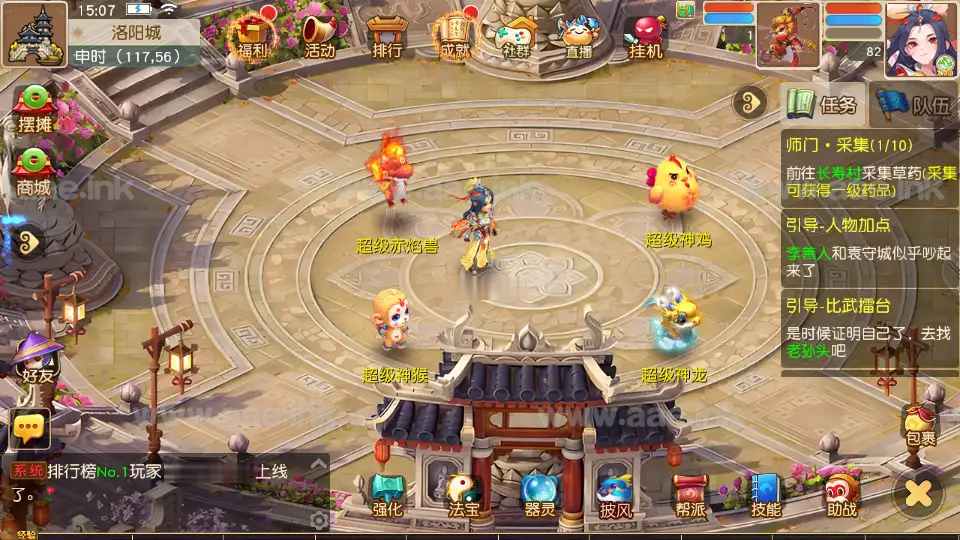Viewport: 960px width, 540px height.
Task: Open the 活动 events horn icon
Action: [x=320, y=35]
